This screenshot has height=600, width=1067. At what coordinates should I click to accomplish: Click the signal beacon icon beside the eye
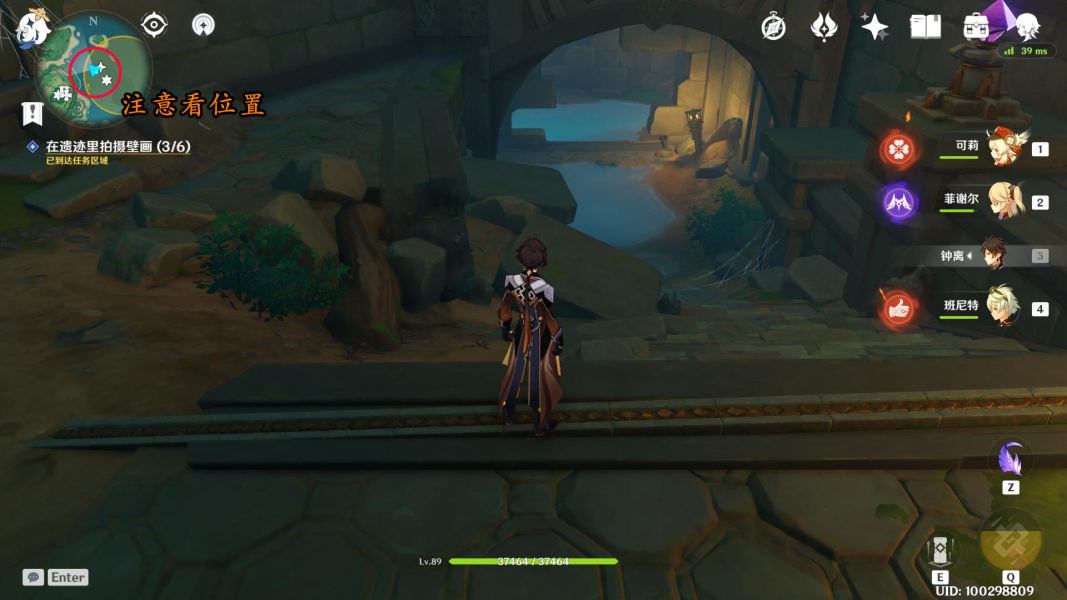[203, 25]
